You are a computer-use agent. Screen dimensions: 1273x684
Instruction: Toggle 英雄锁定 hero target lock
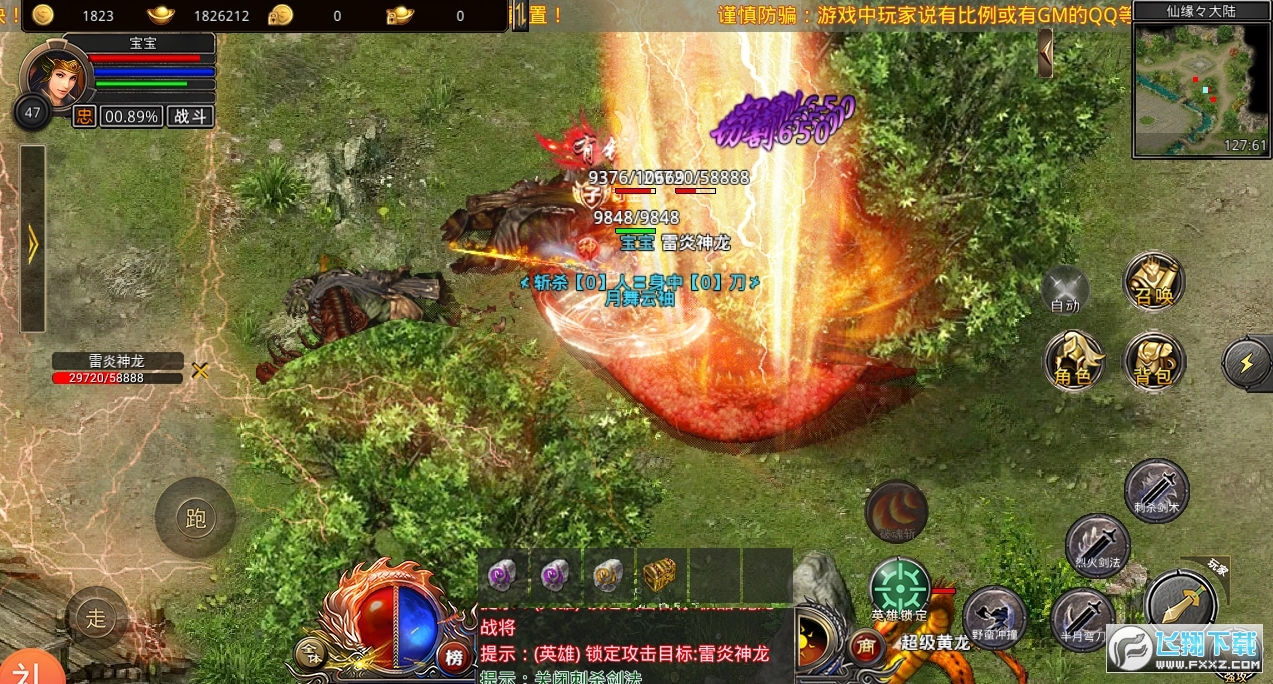point(899,588)
